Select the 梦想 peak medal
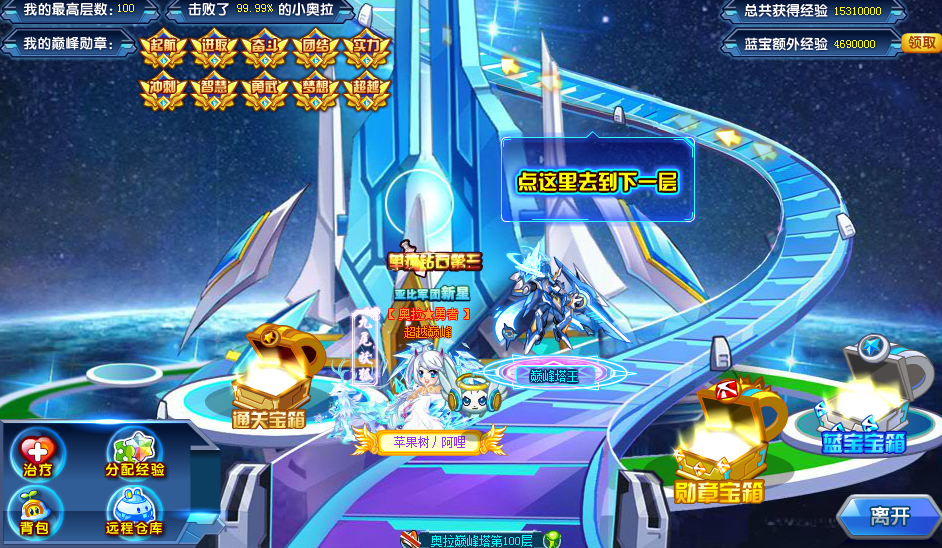This screenshot has height=548, width=942. tap(316, 91)
